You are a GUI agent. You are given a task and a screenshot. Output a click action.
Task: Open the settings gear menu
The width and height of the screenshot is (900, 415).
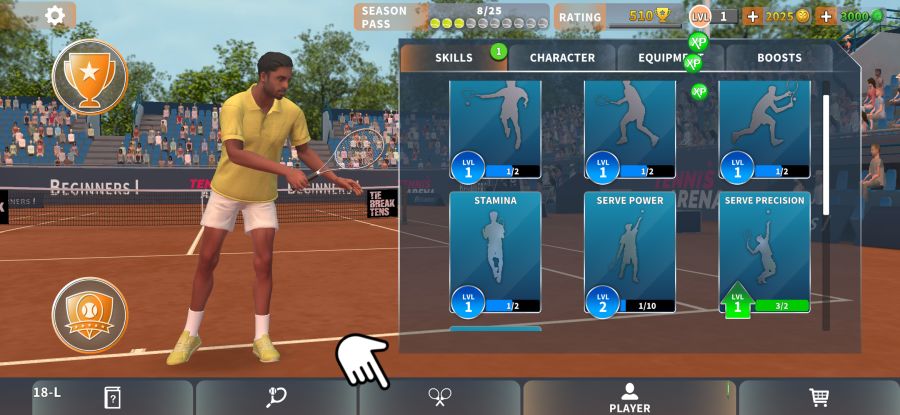pos(55,15)
